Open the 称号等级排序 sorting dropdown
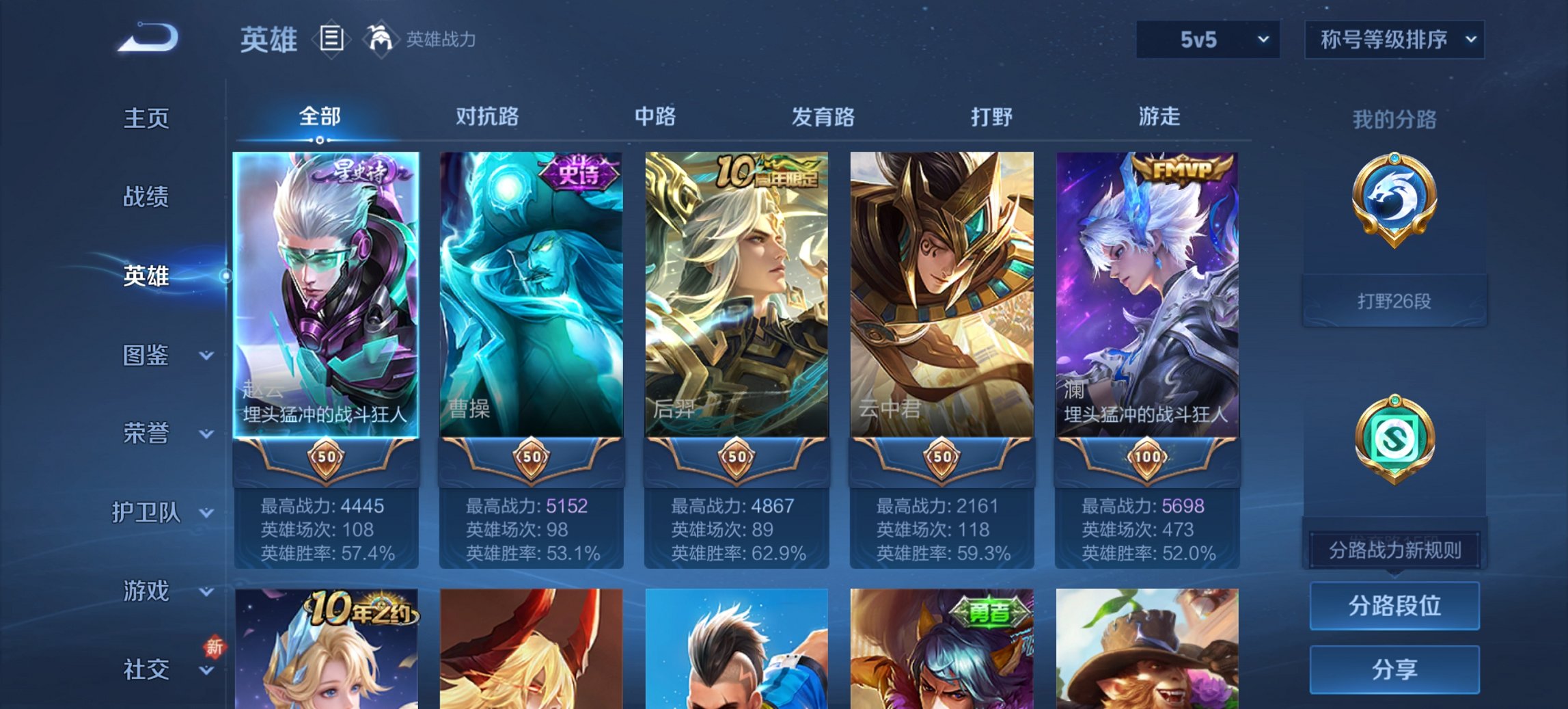The width and height of the screenshot is (1568, 709). (x=1392, y=40)
